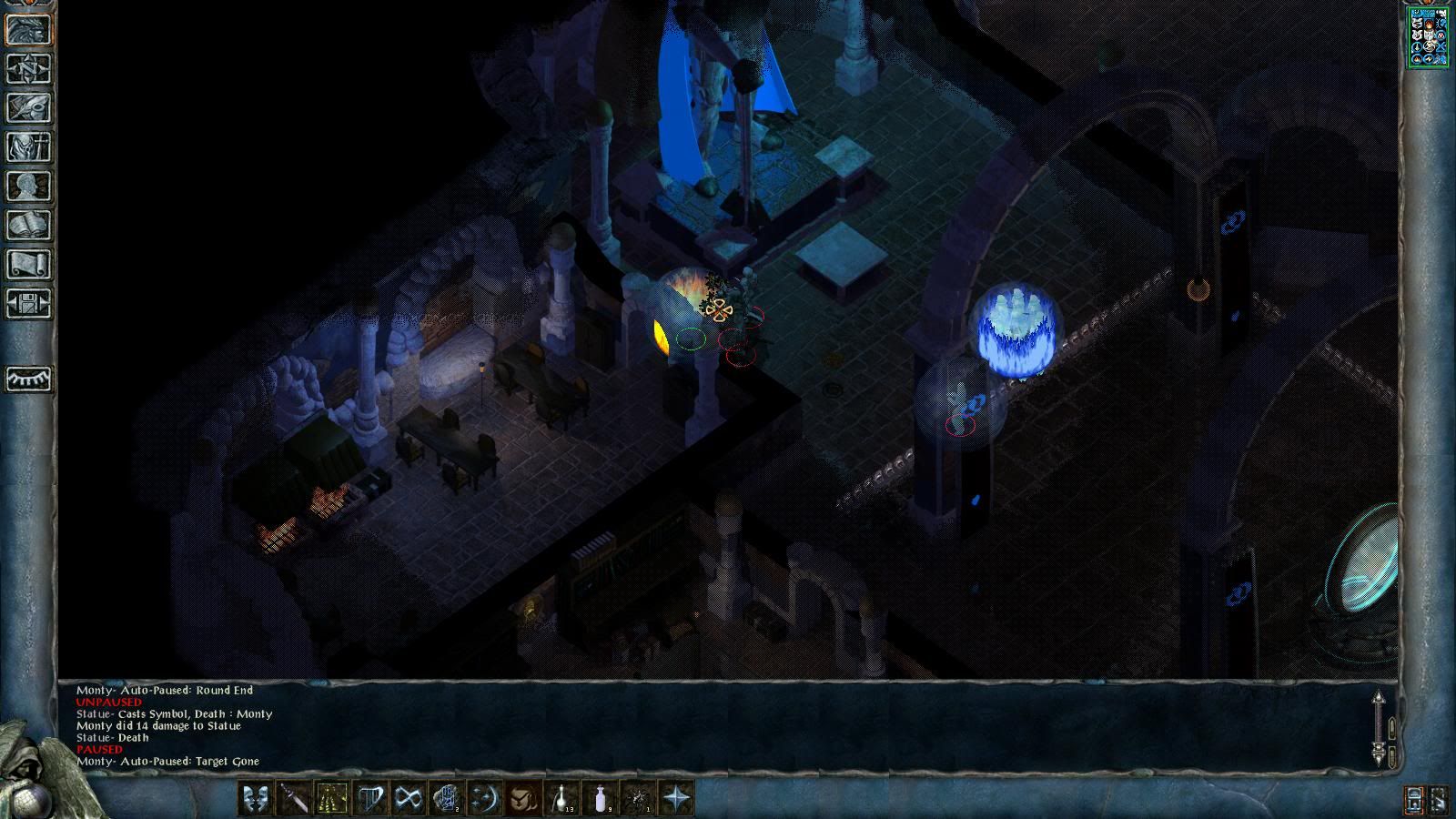Open the character record silhouette button

[28, 187]
